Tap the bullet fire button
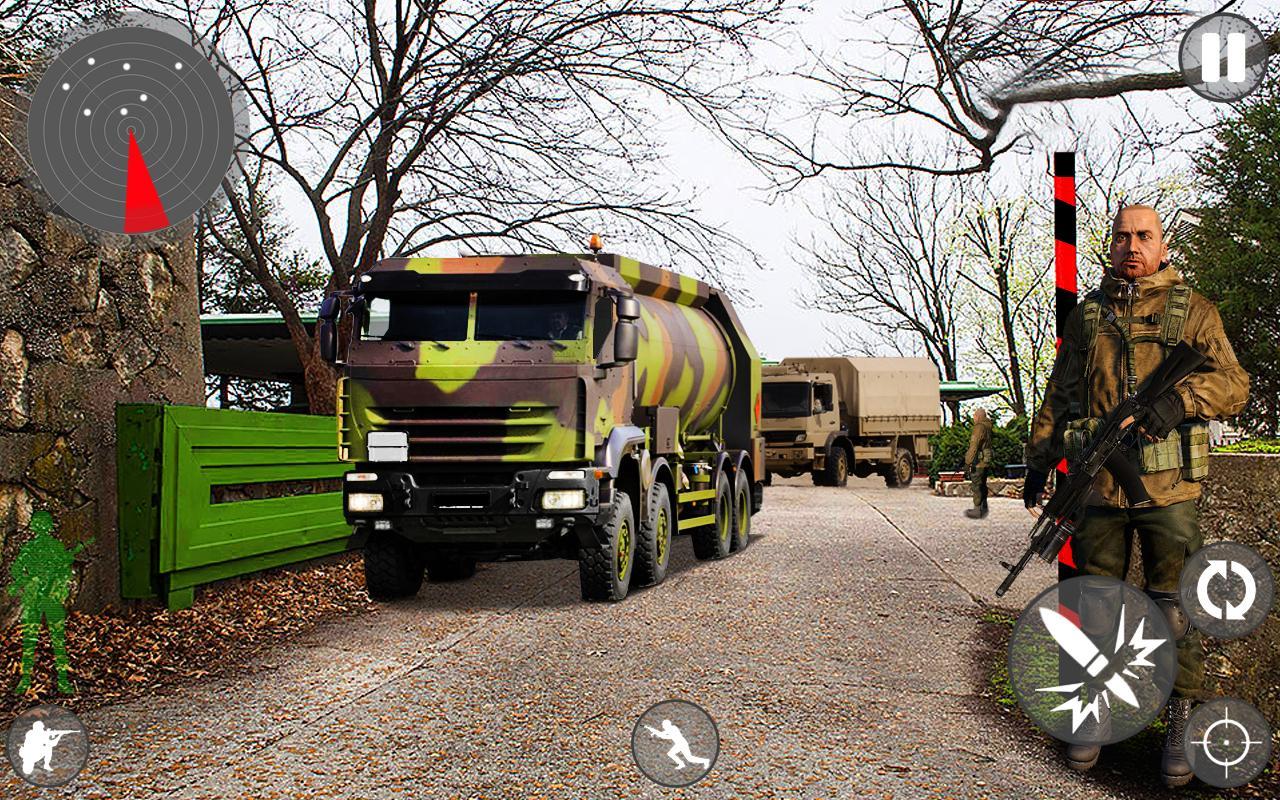Image resolution: width=1280 pixels, height=800 pixels. click(x=1092, y=660)
